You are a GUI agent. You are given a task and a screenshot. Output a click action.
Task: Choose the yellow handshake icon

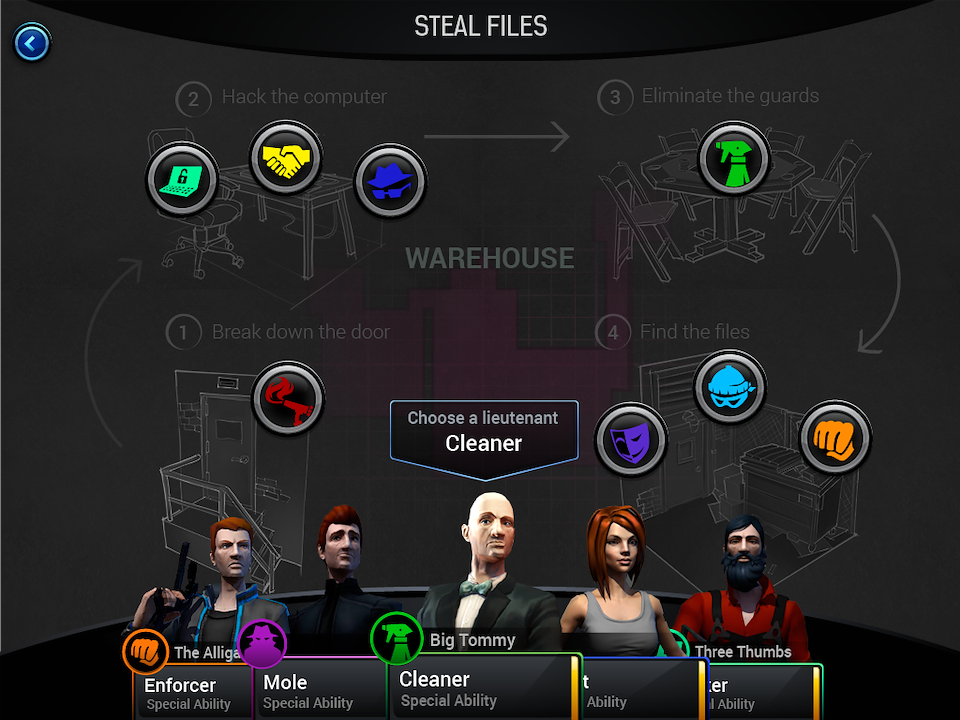click(285, 157)
